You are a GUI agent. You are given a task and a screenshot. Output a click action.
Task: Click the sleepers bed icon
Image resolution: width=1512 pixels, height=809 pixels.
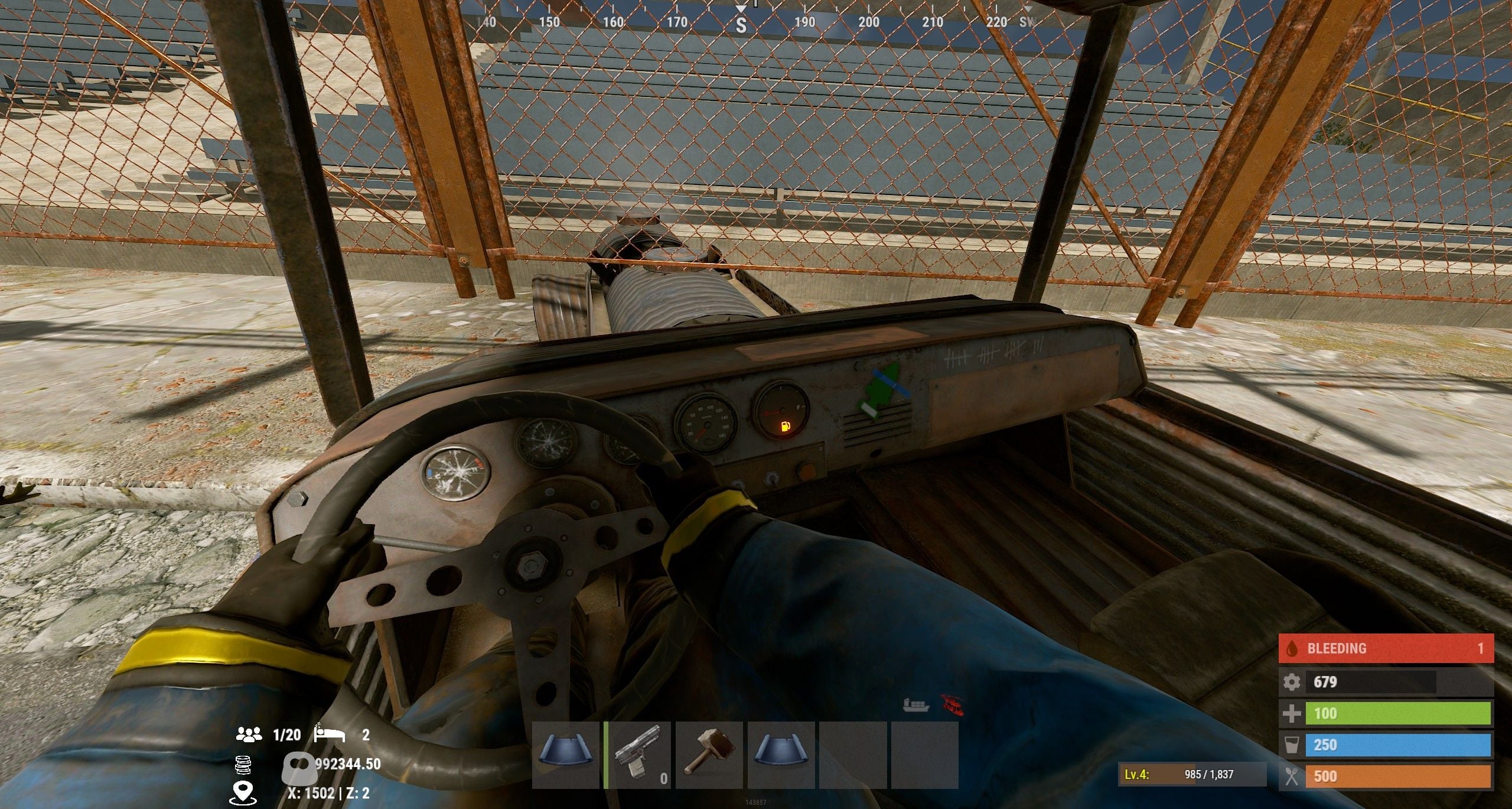coord(329,734)
